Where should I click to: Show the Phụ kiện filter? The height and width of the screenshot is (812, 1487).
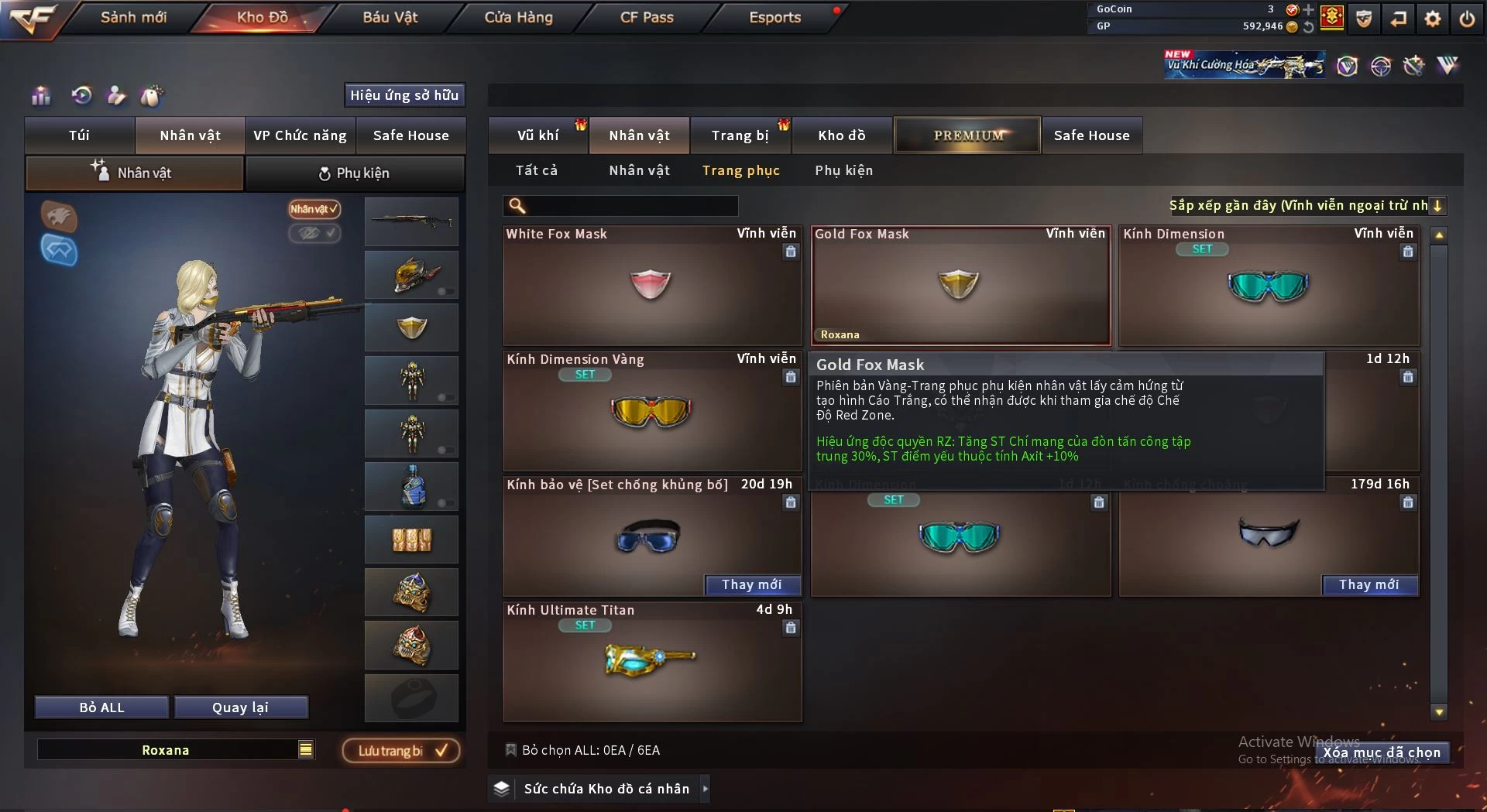[843, 170]
